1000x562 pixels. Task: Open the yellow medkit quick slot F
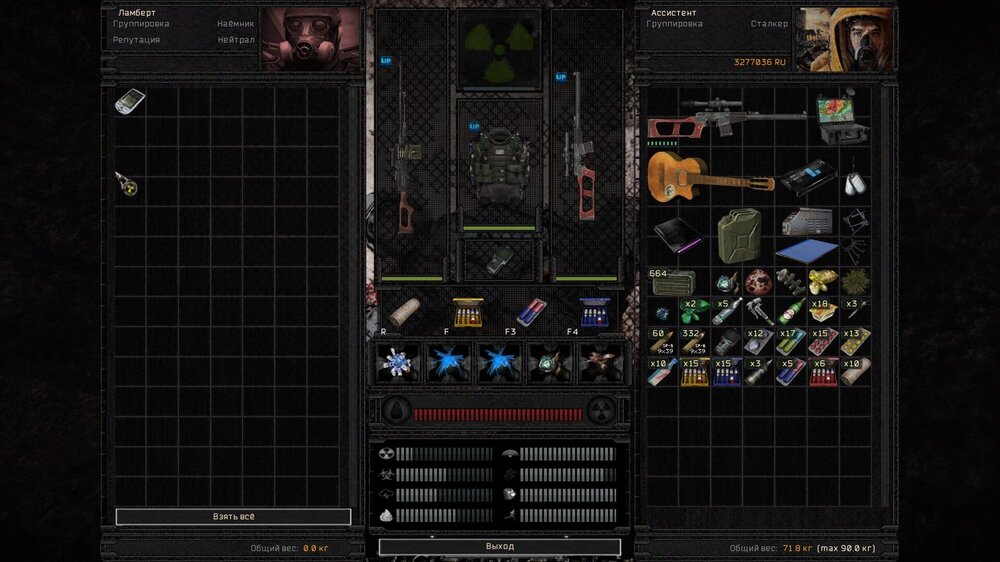[x=467, y=313]
